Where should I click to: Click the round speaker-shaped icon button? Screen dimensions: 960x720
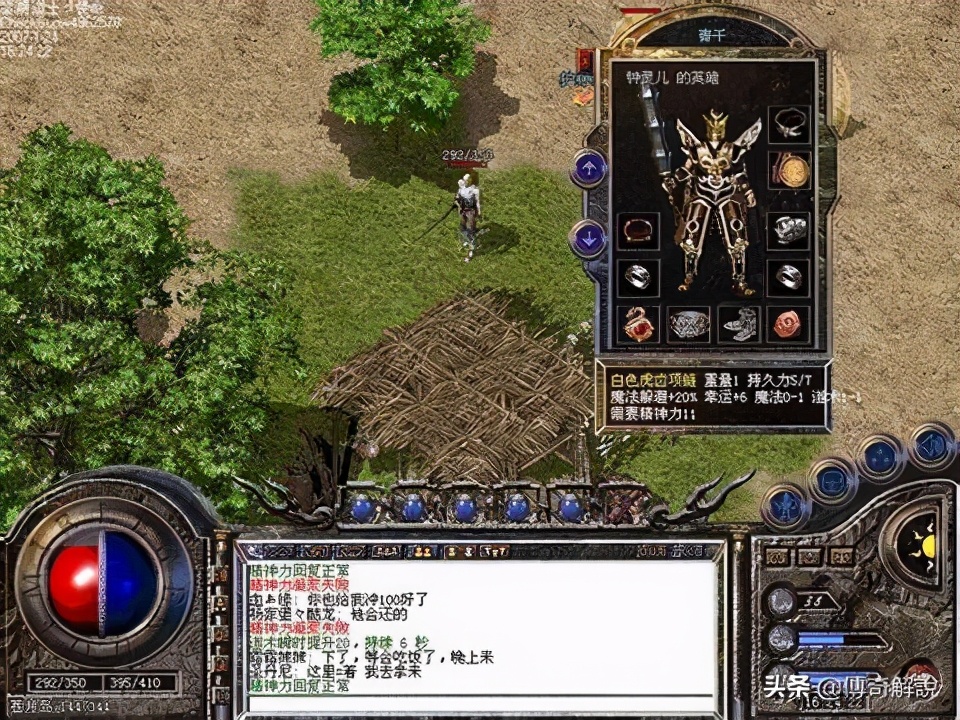932,445
